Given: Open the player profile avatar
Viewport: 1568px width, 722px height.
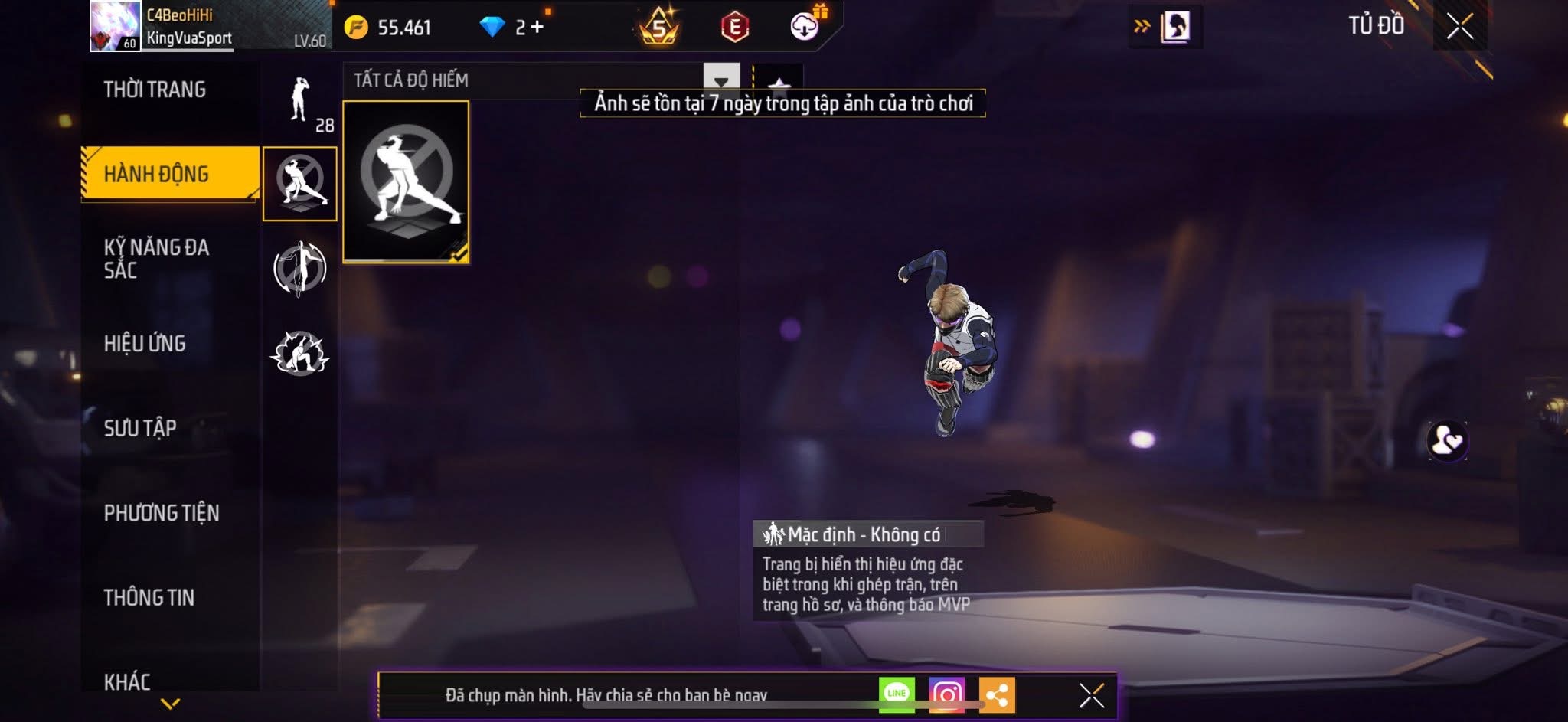Looking at the screenshot, I should point(115,27).
